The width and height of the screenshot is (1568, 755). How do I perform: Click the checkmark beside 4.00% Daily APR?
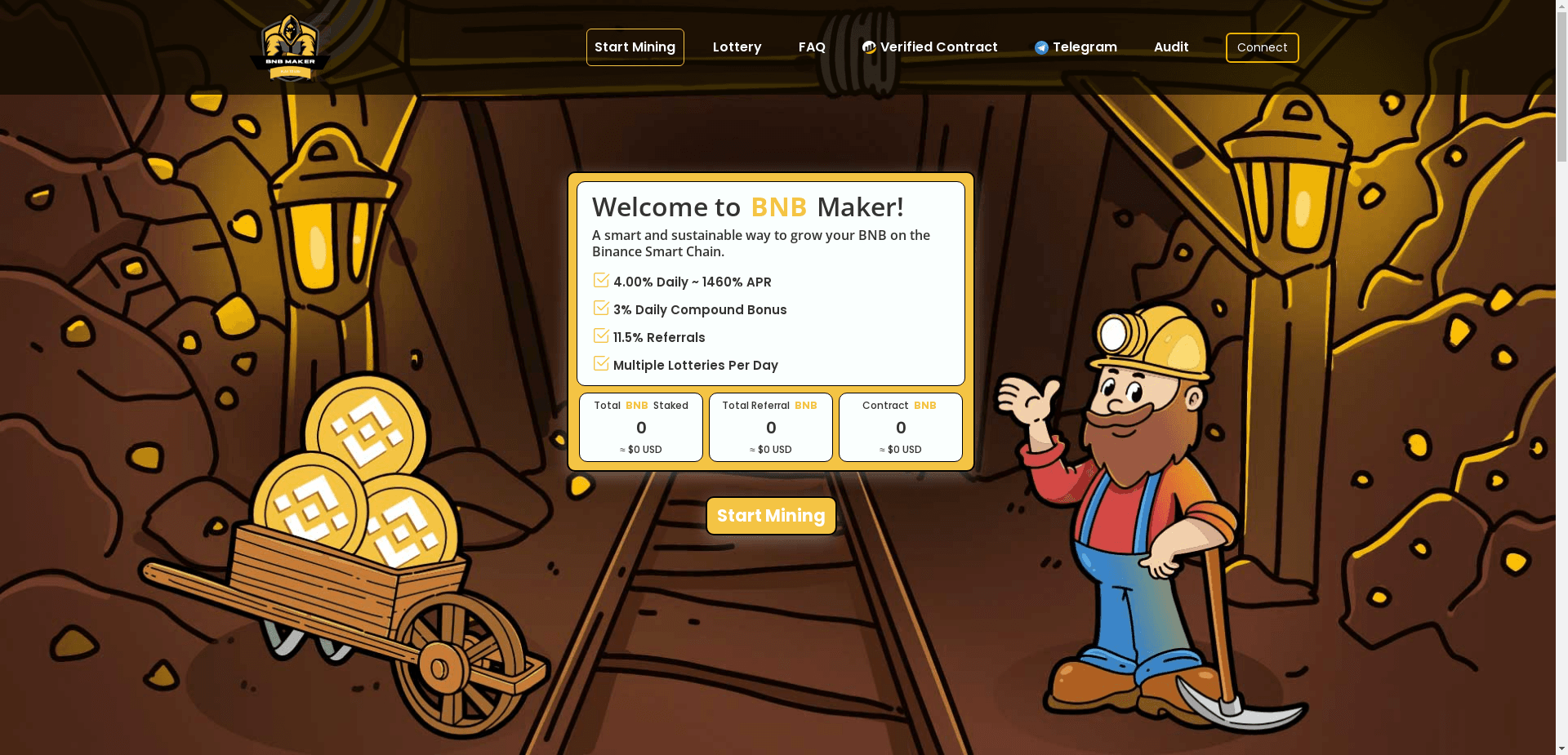pos(601,280)
